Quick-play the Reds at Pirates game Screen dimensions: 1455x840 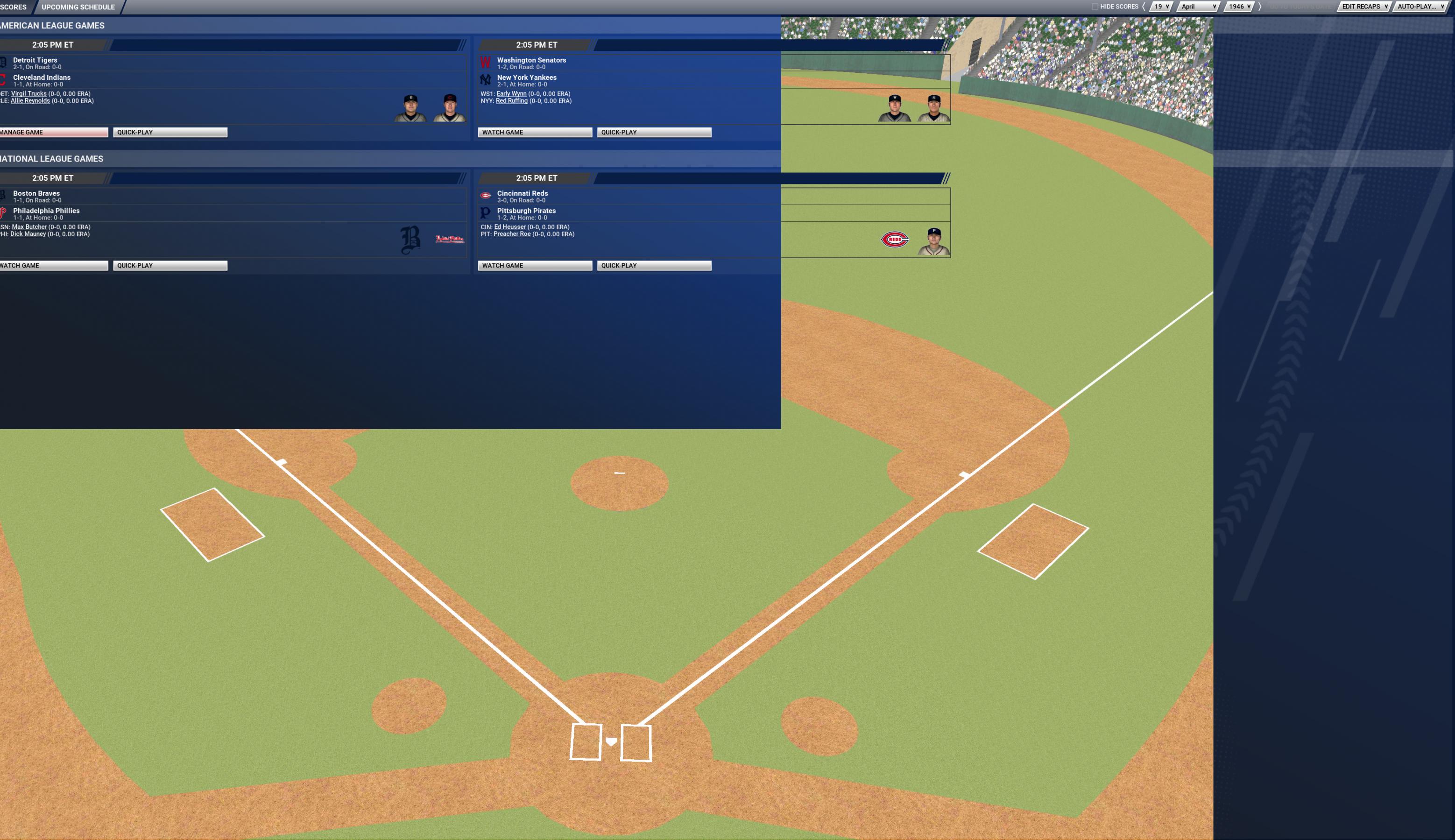click(x=654, y=265)
